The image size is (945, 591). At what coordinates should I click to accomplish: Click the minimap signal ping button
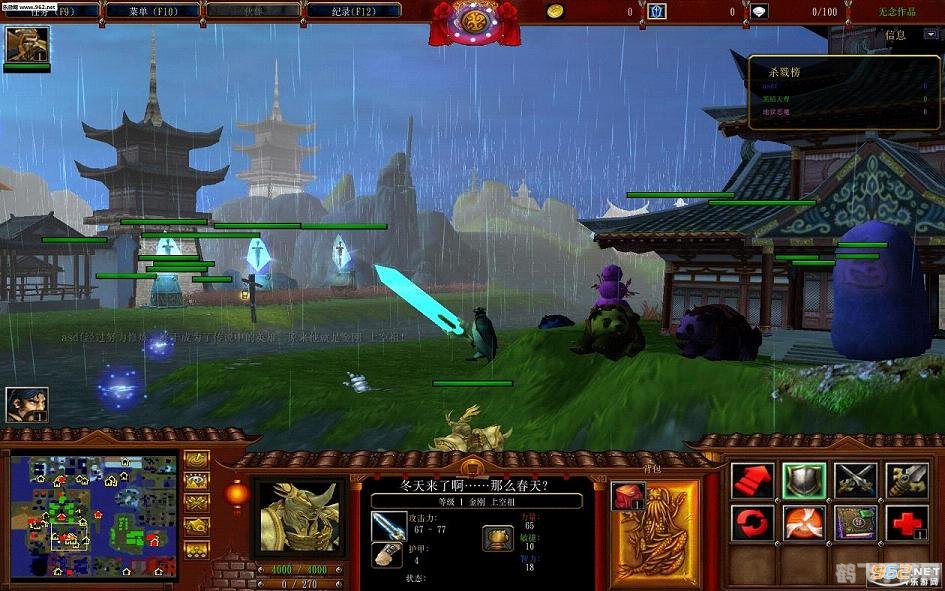pos(196,461)
